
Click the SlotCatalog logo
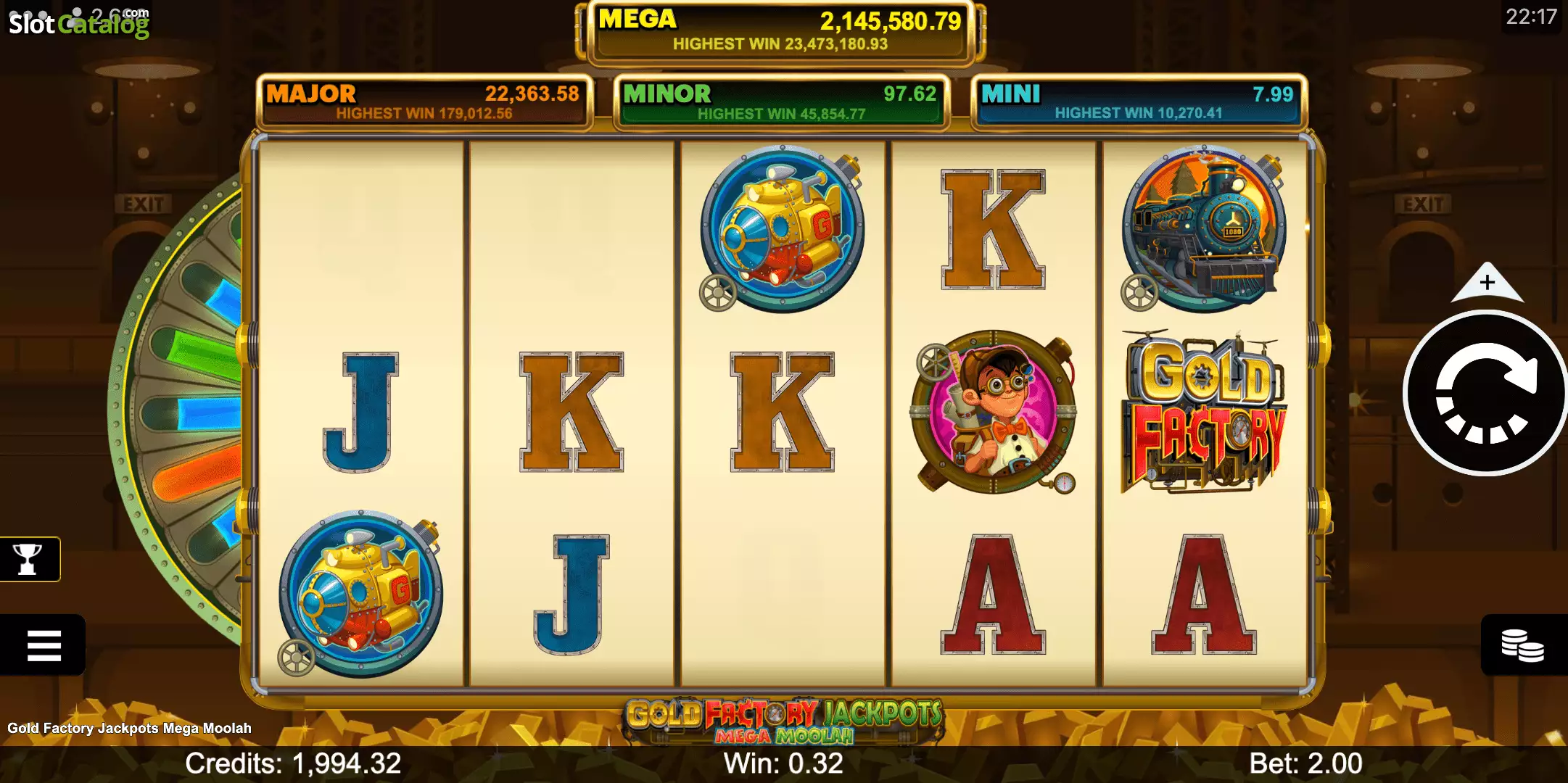click(78, 23)
